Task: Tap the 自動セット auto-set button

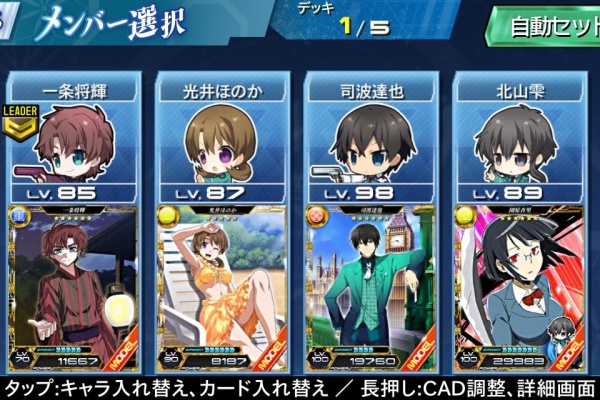Action: click(545, 27)
